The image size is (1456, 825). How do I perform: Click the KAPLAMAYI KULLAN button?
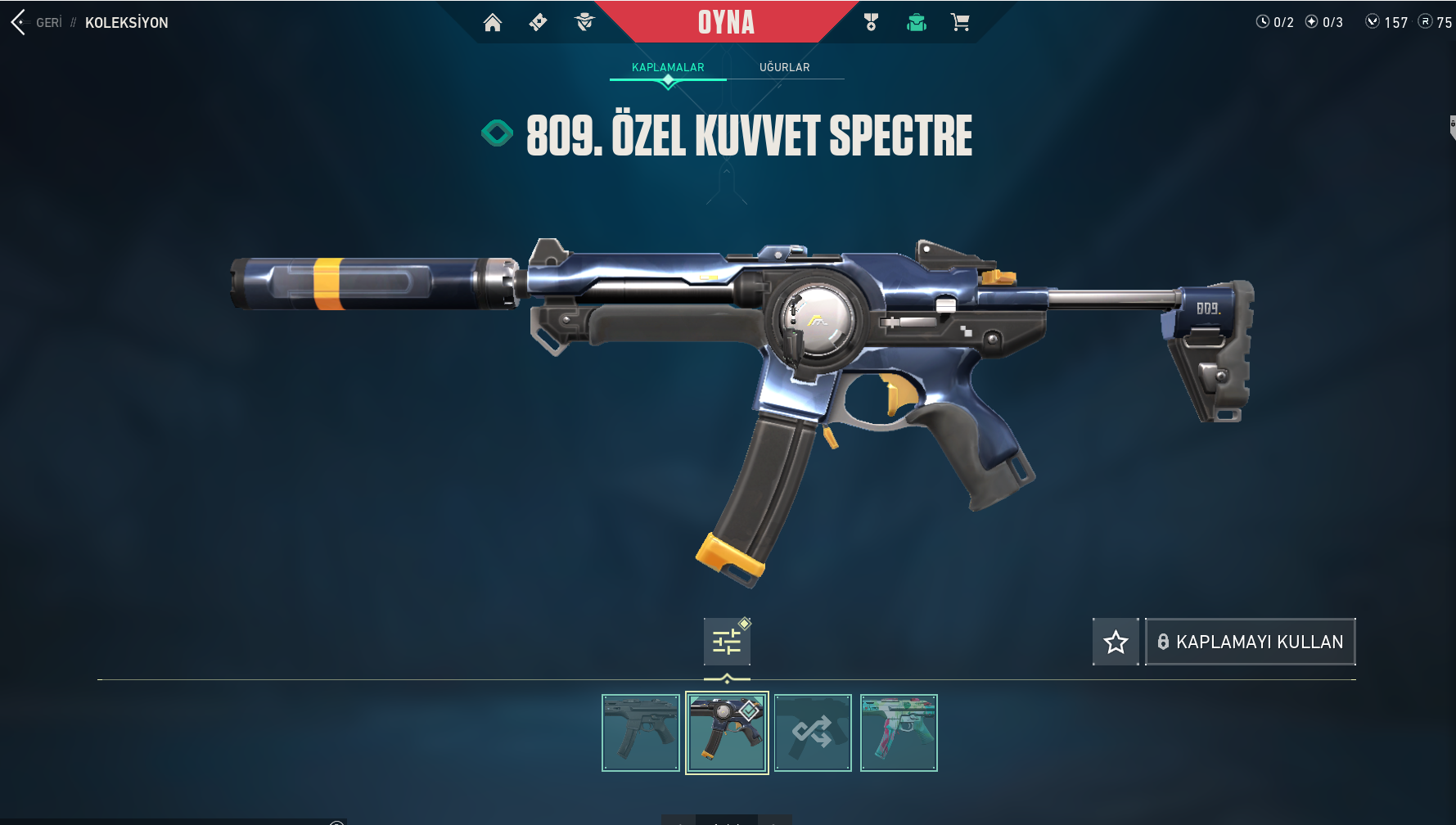[x=1250, y=642]
